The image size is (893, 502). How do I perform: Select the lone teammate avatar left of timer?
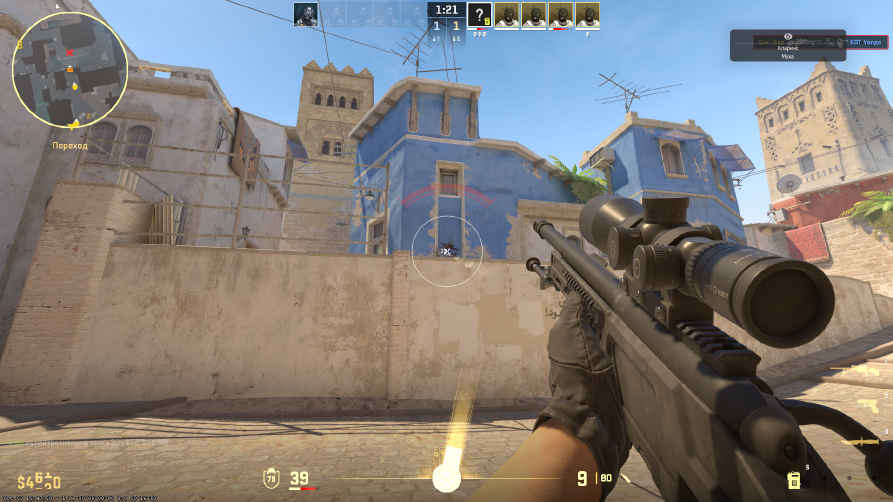(305, 14)
